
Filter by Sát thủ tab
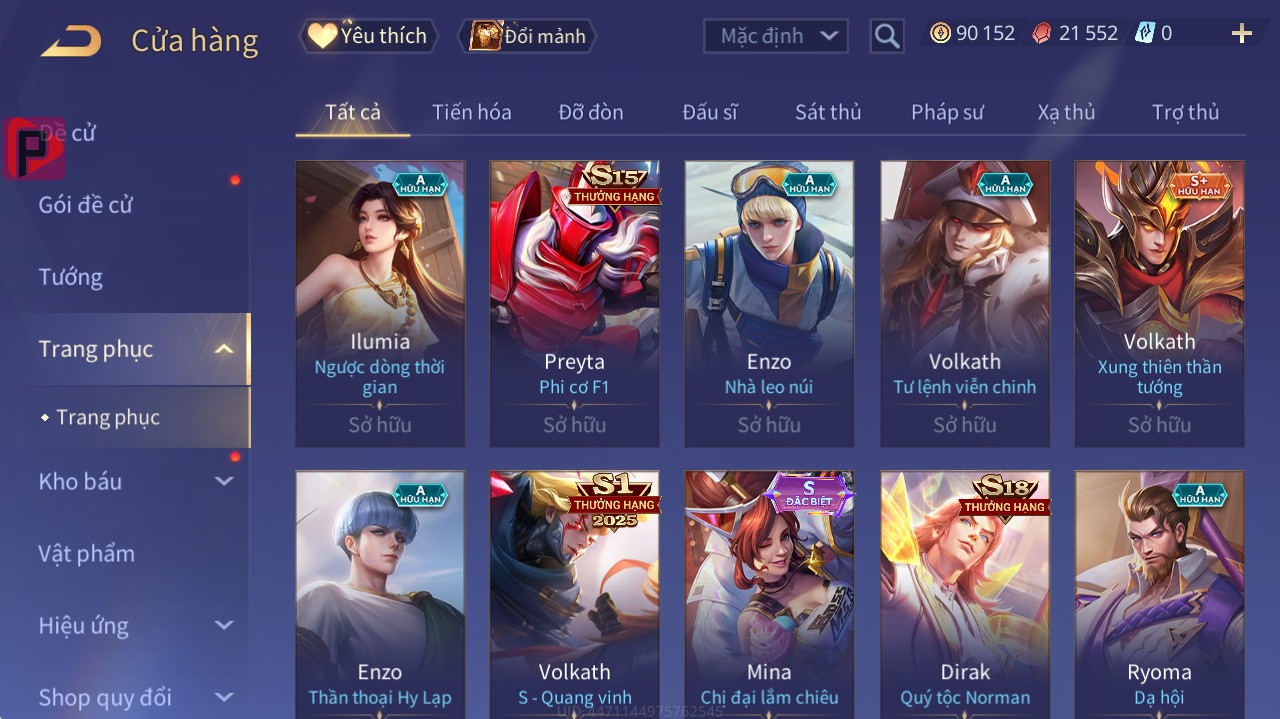coord(827,112)
